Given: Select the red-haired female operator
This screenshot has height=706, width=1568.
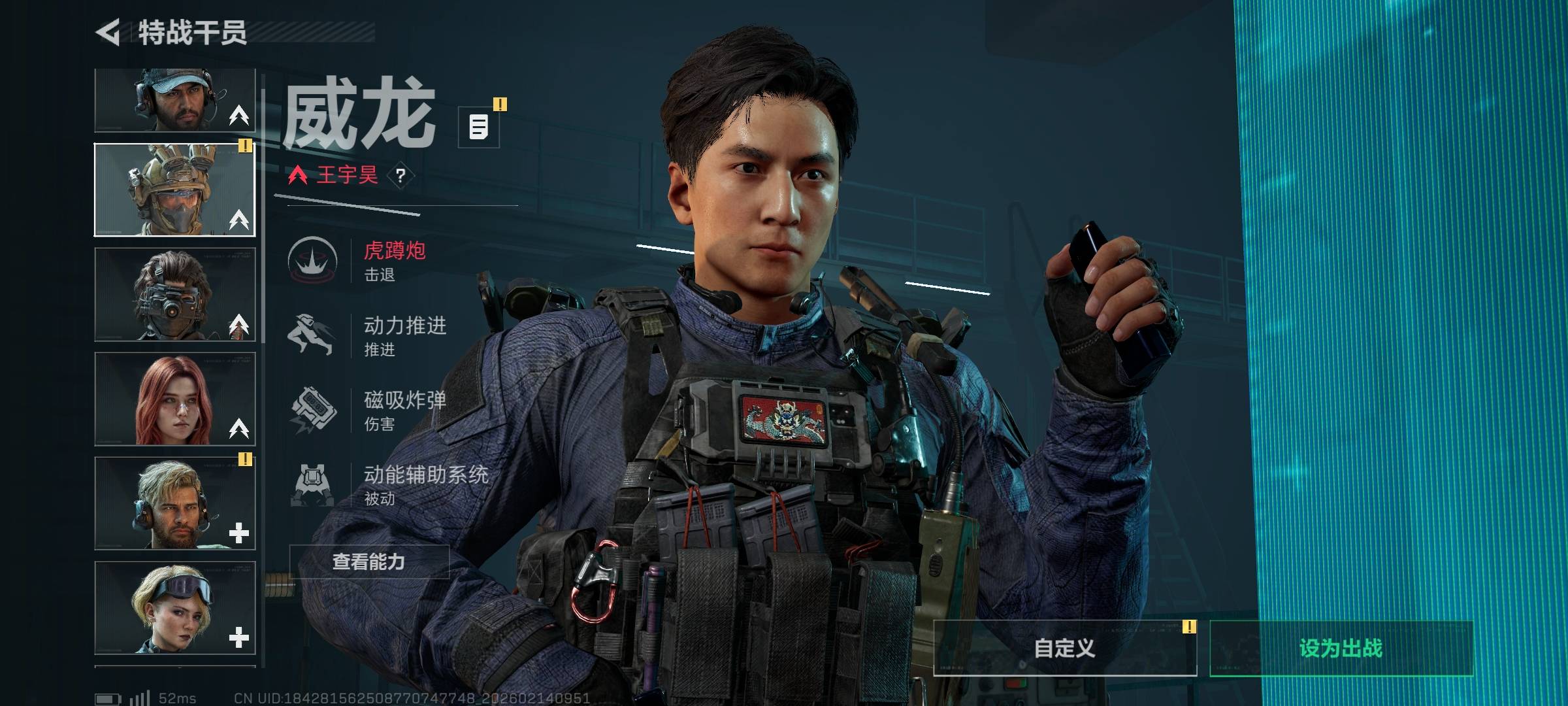Looking at the screenshot, I should tap(174, 399).
